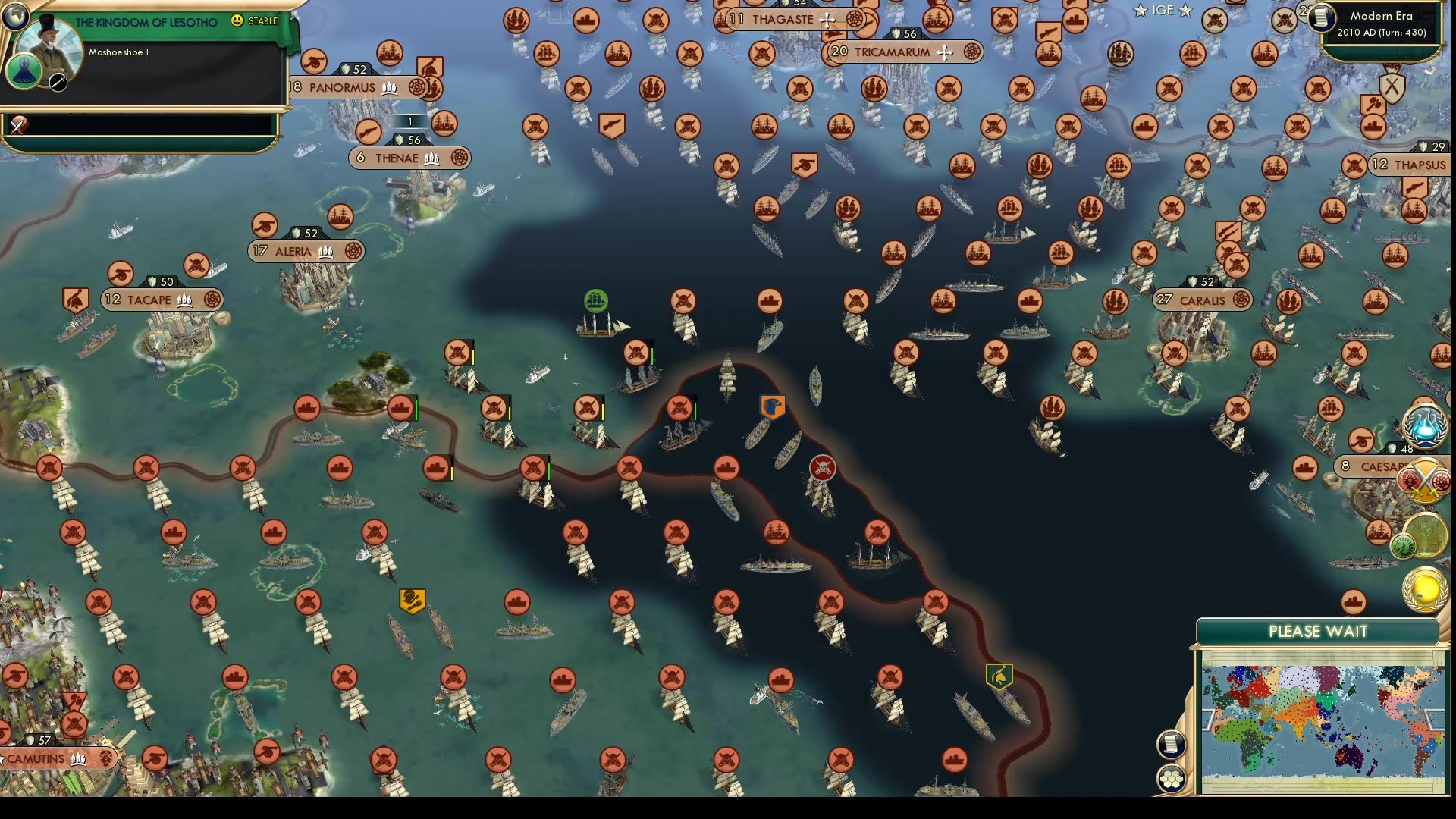Click the Aleria city banner
The width and height of the screenshot is (1456, 819).
tap(296, 250)
